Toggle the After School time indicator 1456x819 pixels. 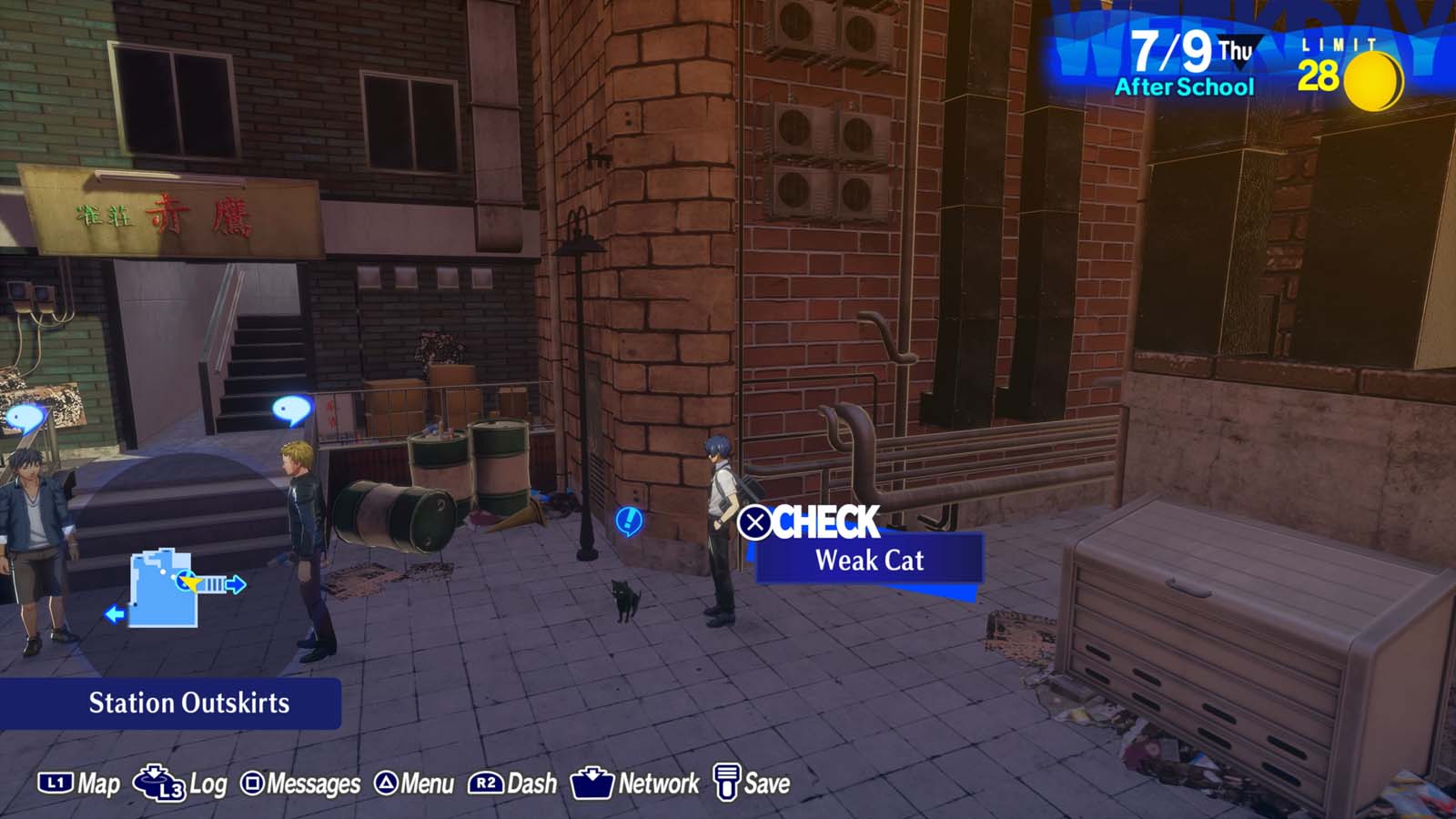[1181, 88]
